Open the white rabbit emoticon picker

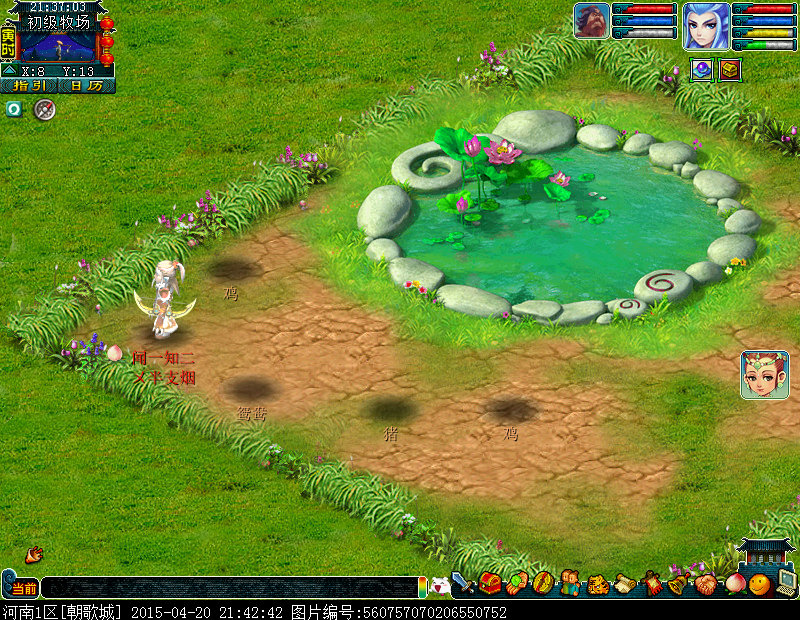440,587
